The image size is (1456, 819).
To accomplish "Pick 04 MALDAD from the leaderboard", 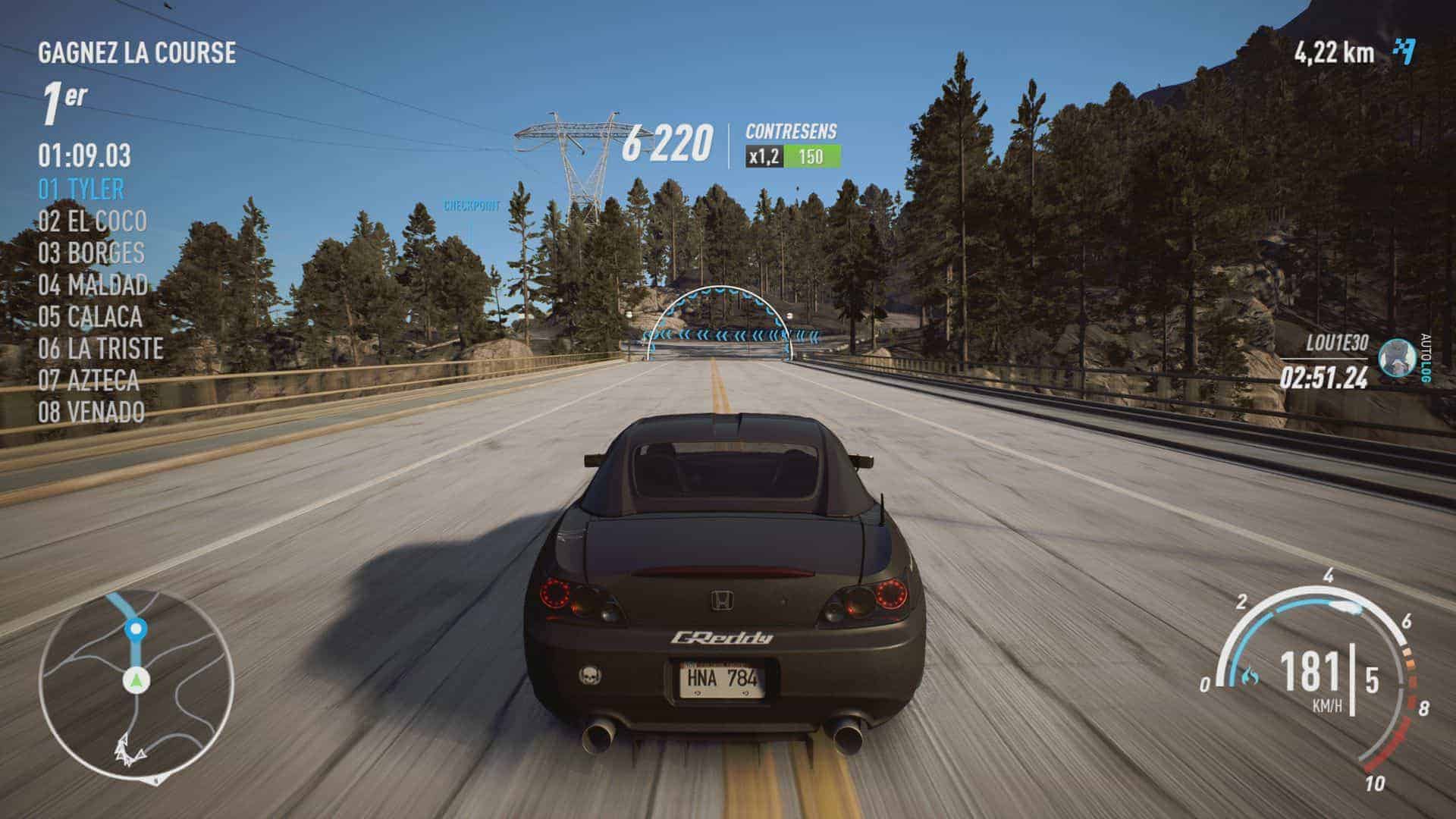I will [x=93, y=284].
